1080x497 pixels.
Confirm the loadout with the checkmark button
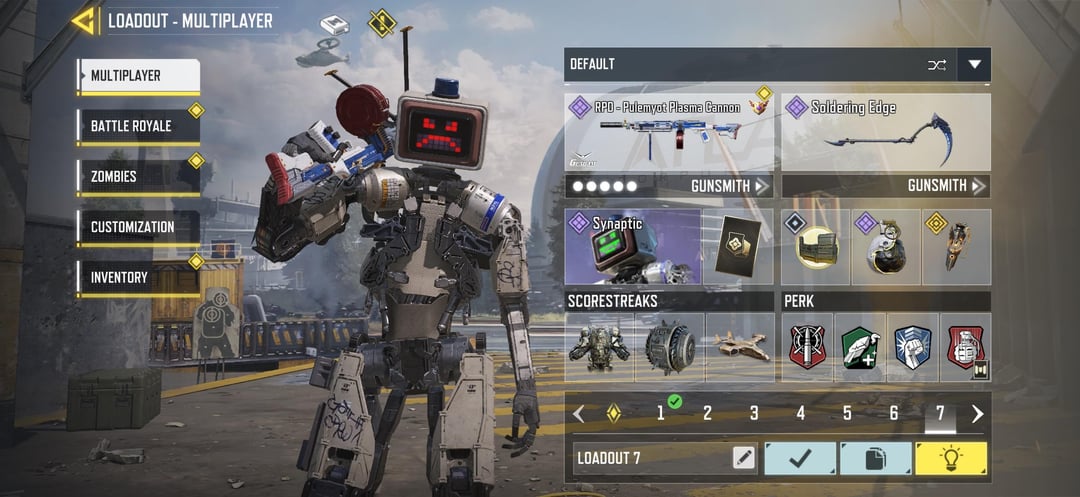pos(800,458)
